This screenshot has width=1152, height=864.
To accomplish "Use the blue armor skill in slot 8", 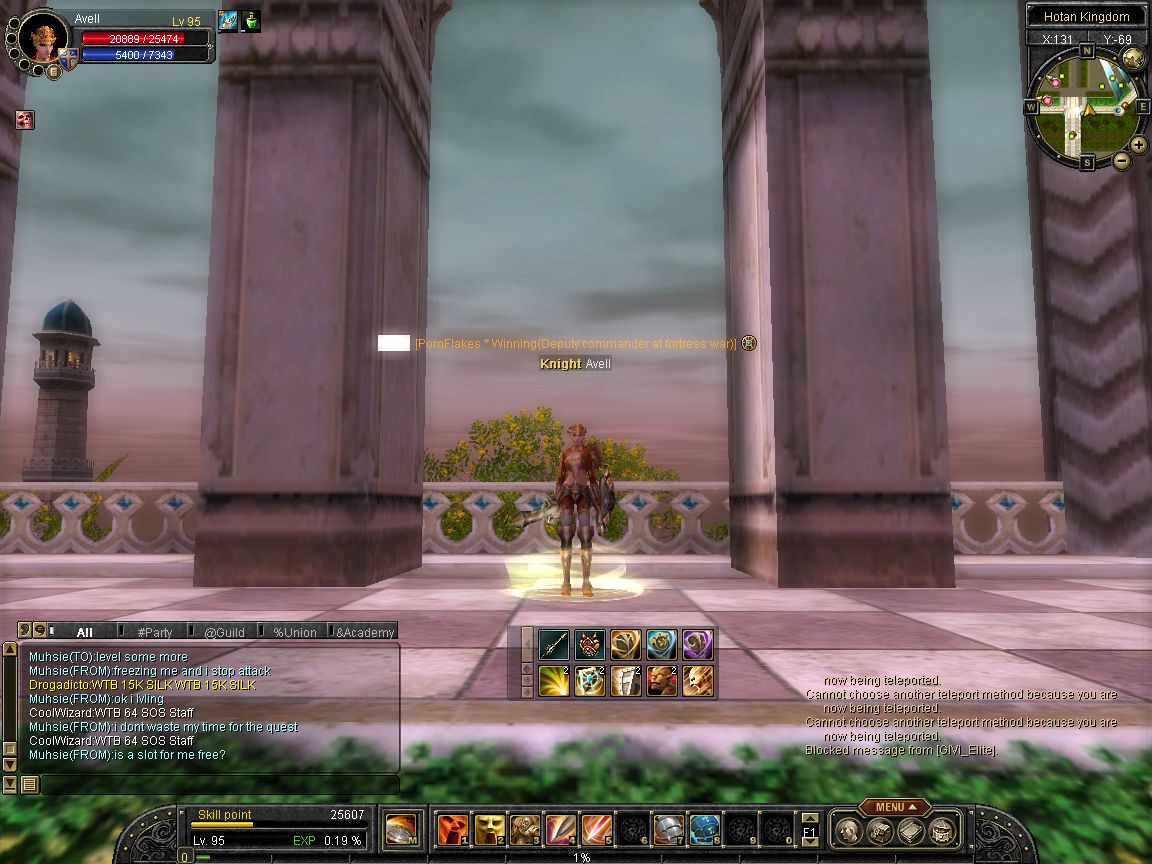I will (x=704, y=829).
